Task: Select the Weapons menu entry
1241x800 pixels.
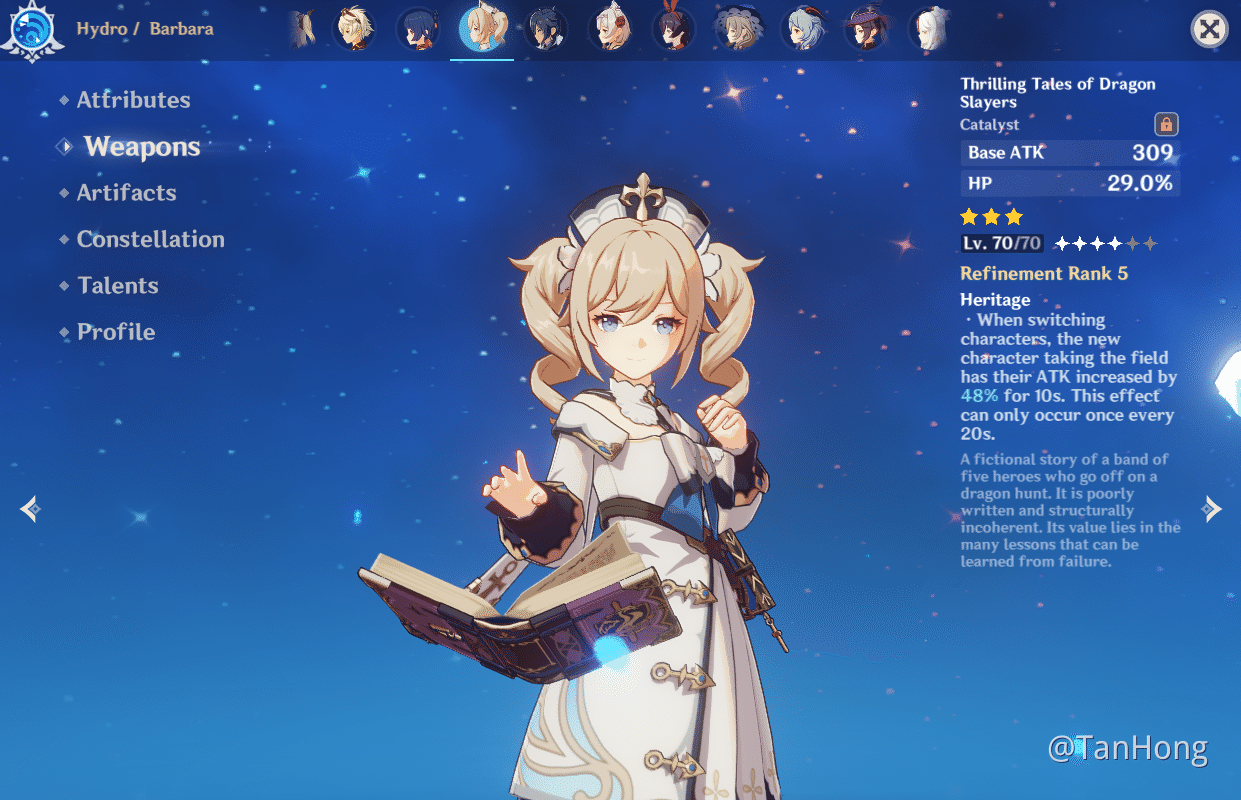Action: point(142,147)
